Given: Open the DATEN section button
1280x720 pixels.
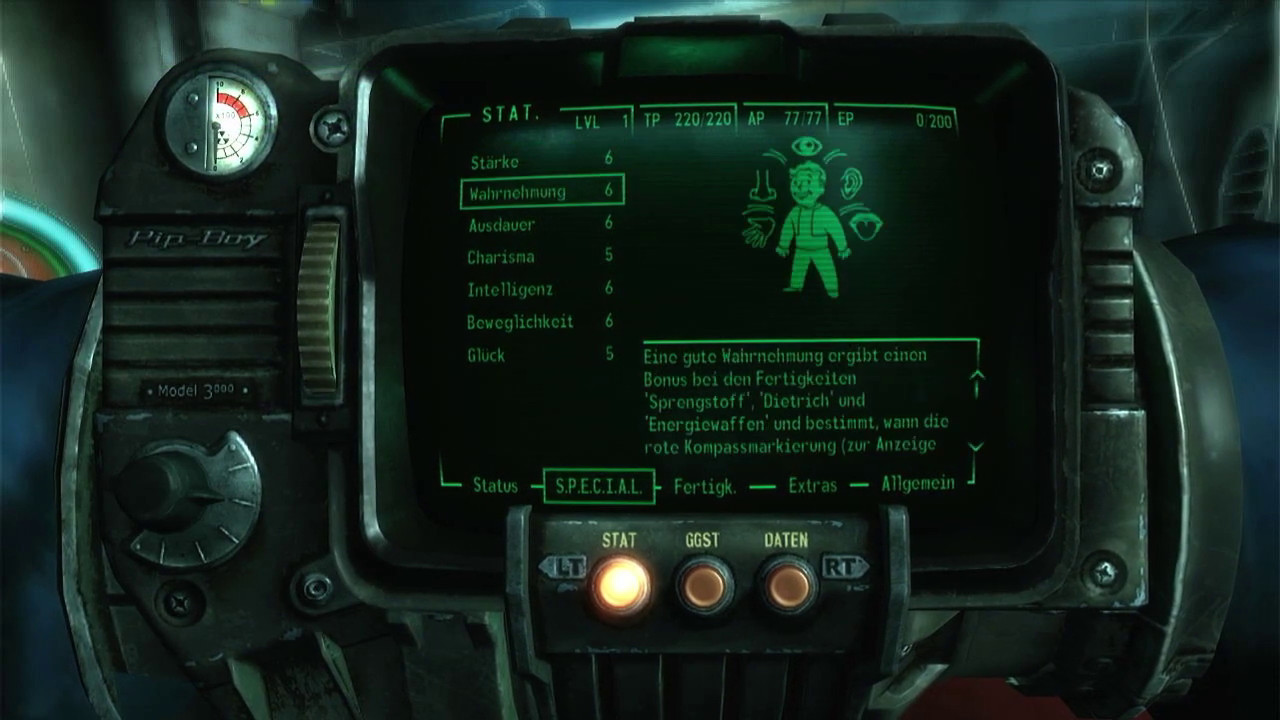Looking at the screenshot, I should (787, 585).
